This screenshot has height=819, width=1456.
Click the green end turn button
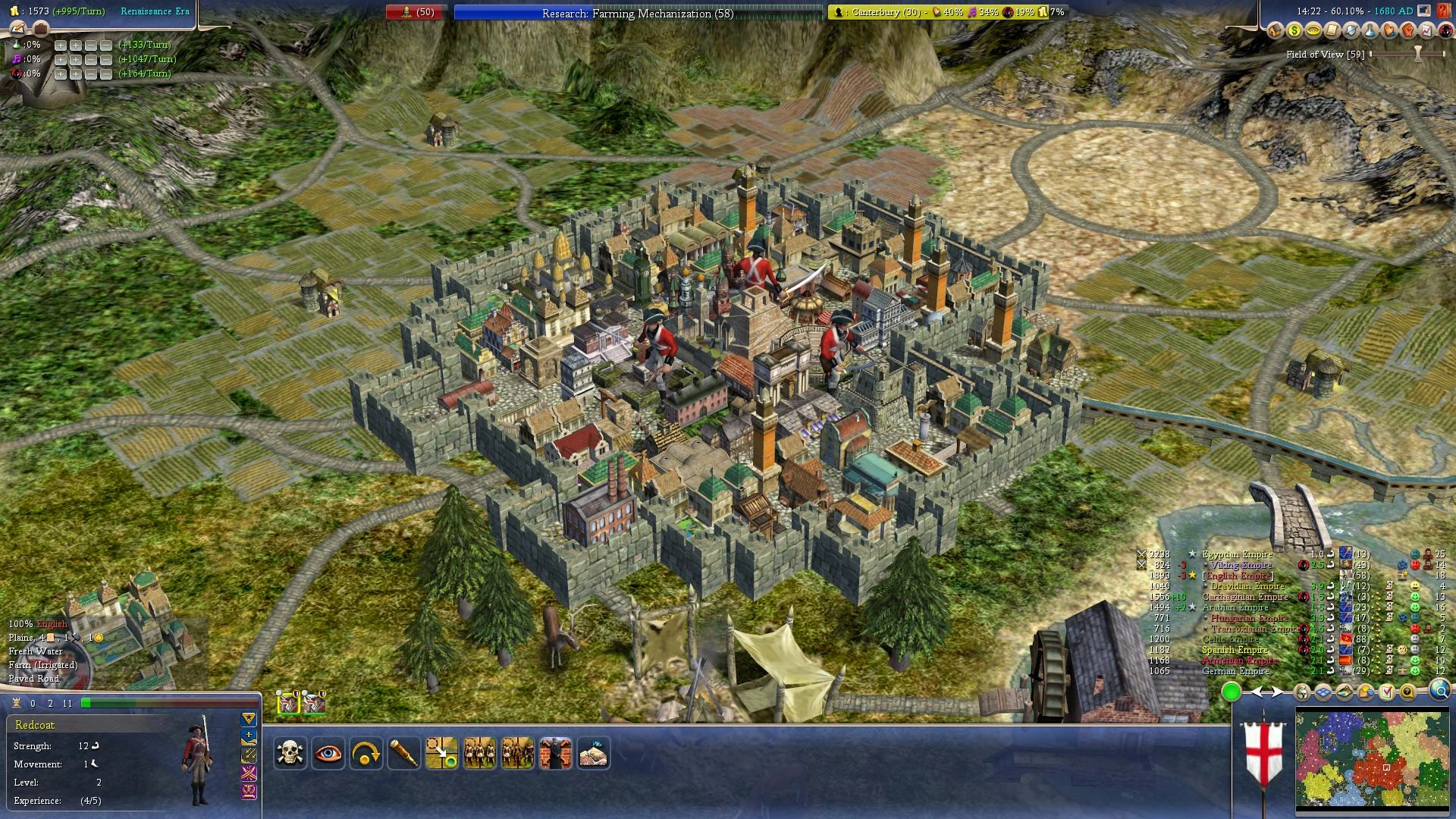(x=1231, y=692)
